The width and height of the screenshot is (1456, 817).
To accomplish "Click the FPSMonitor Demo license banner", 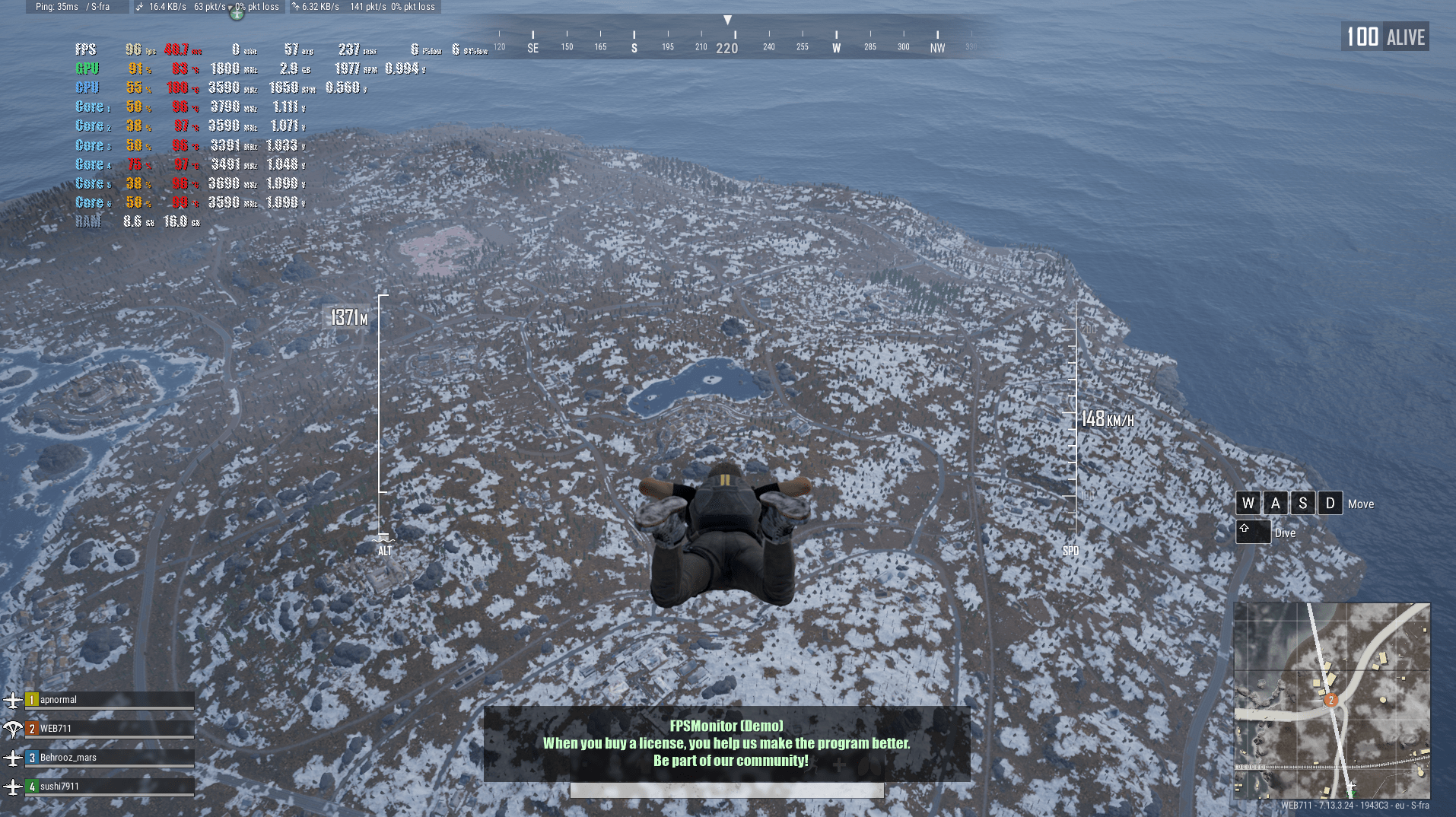I will pos(726,743).
